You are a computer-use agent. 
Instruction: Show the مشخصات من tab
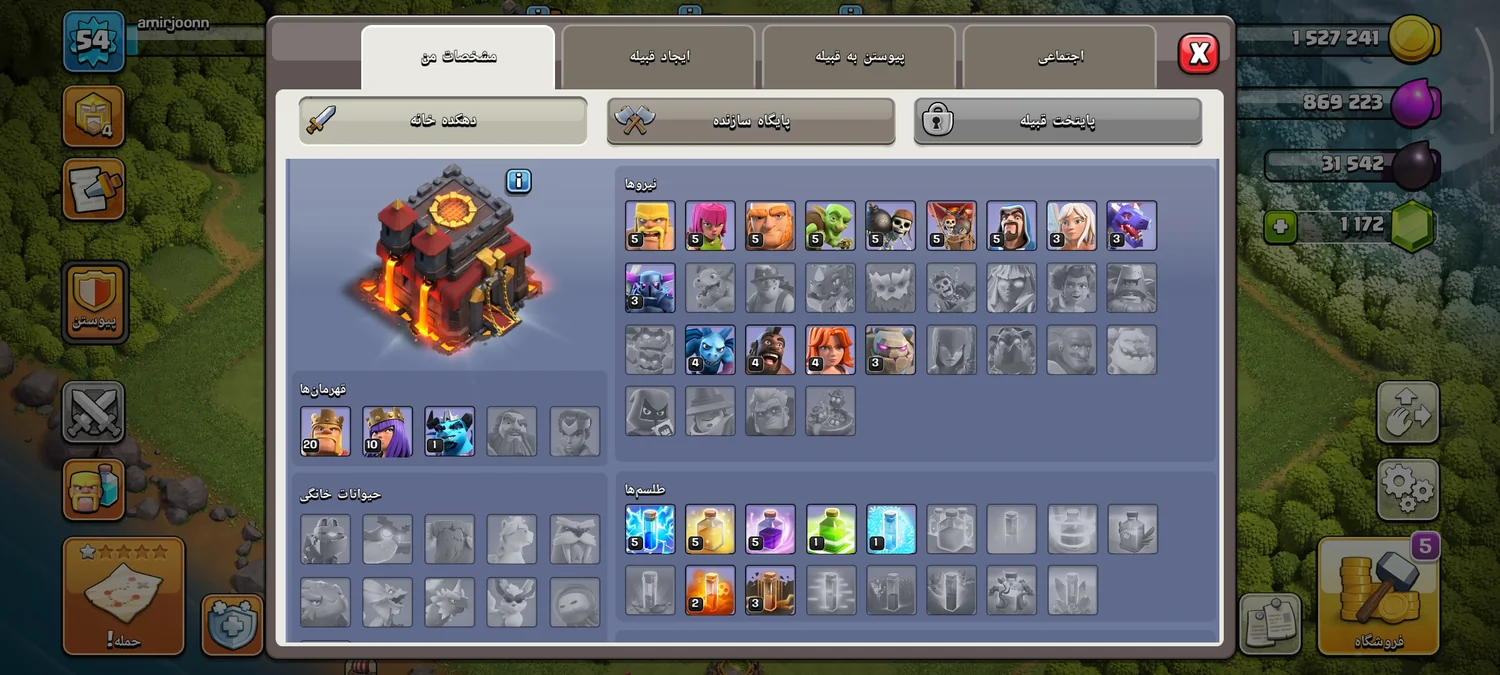click(458, 57)
